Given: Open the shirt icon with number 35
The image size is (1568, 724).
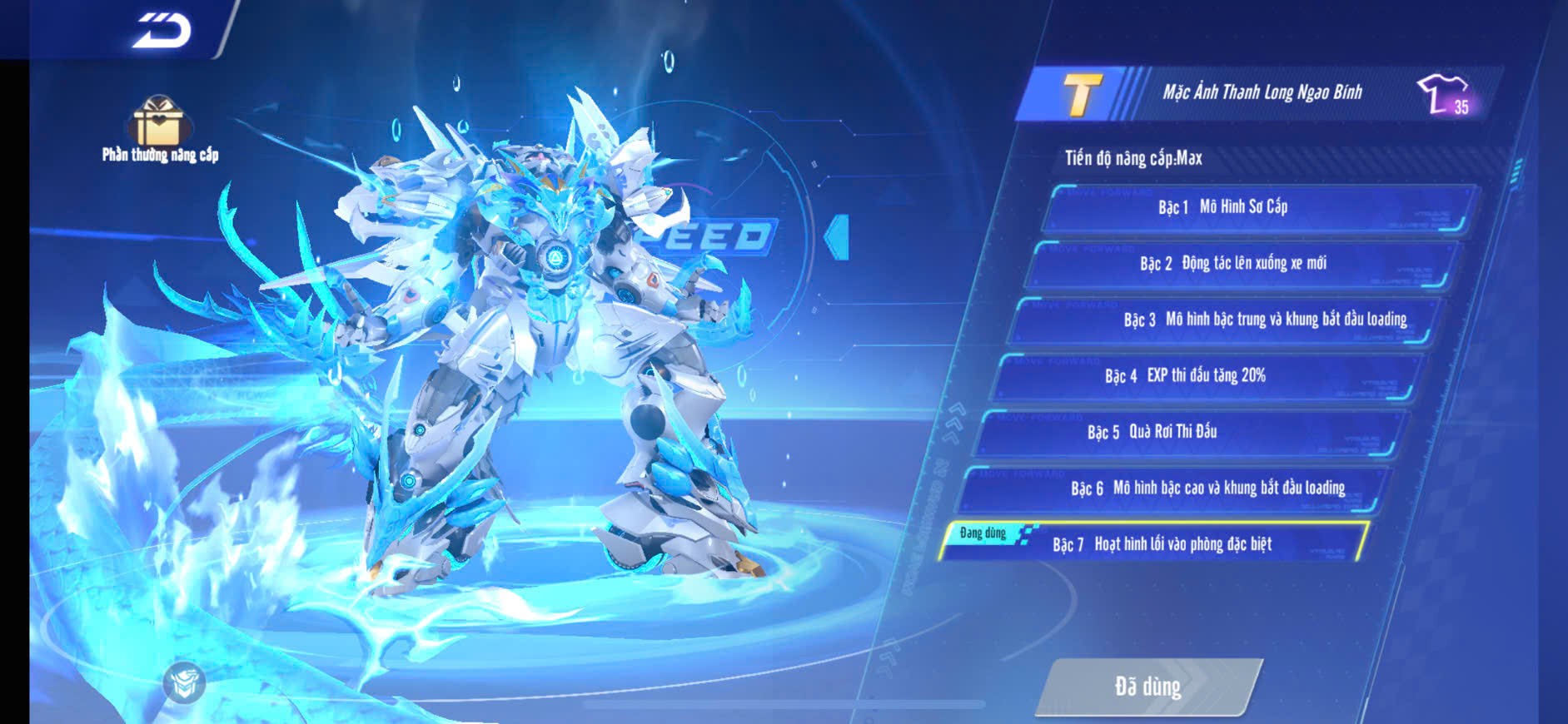Looking at the screenshot, I should click(1444, 94).
